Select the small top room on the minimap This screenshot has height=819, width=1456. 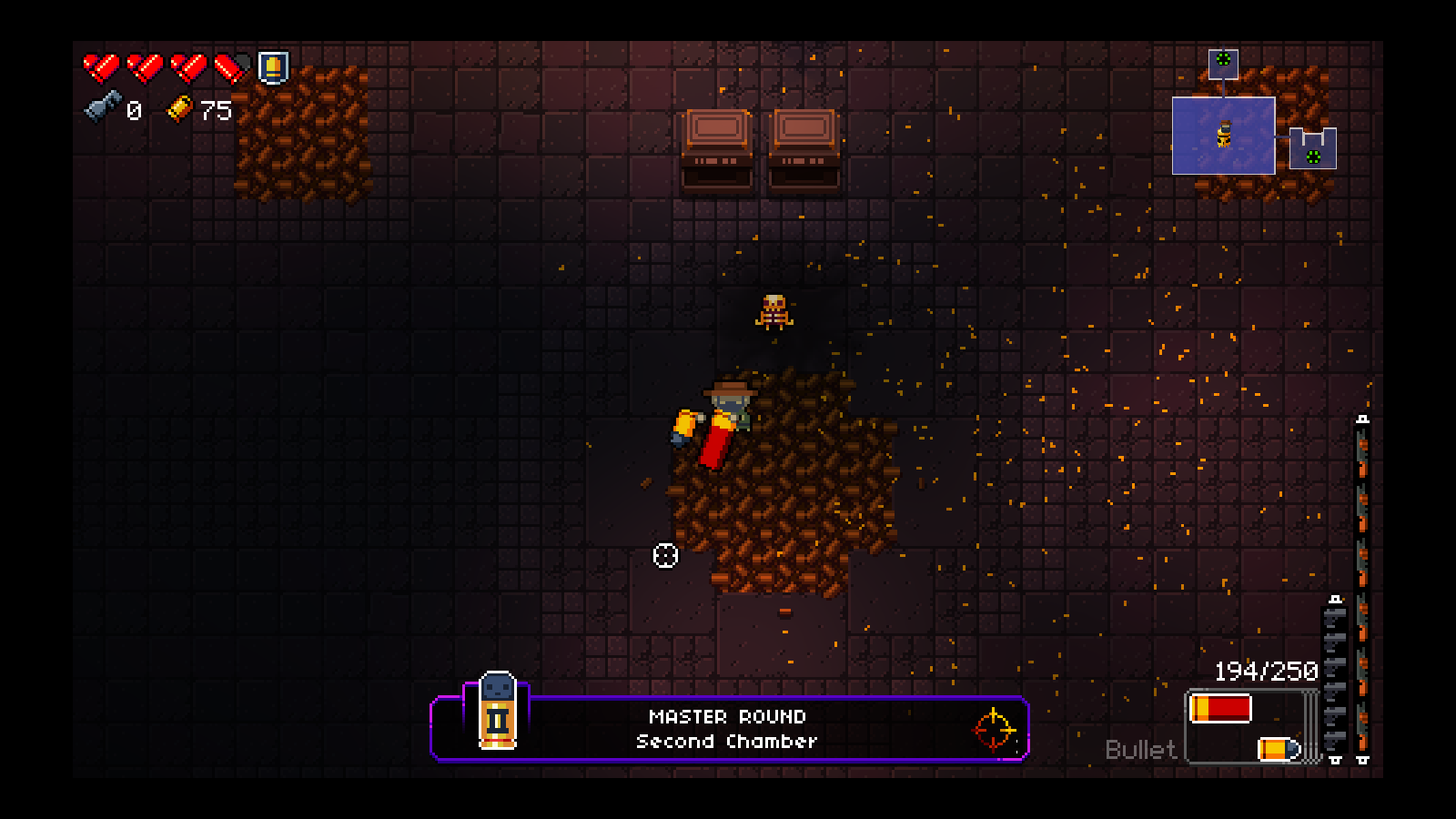tap(1223, 63)
